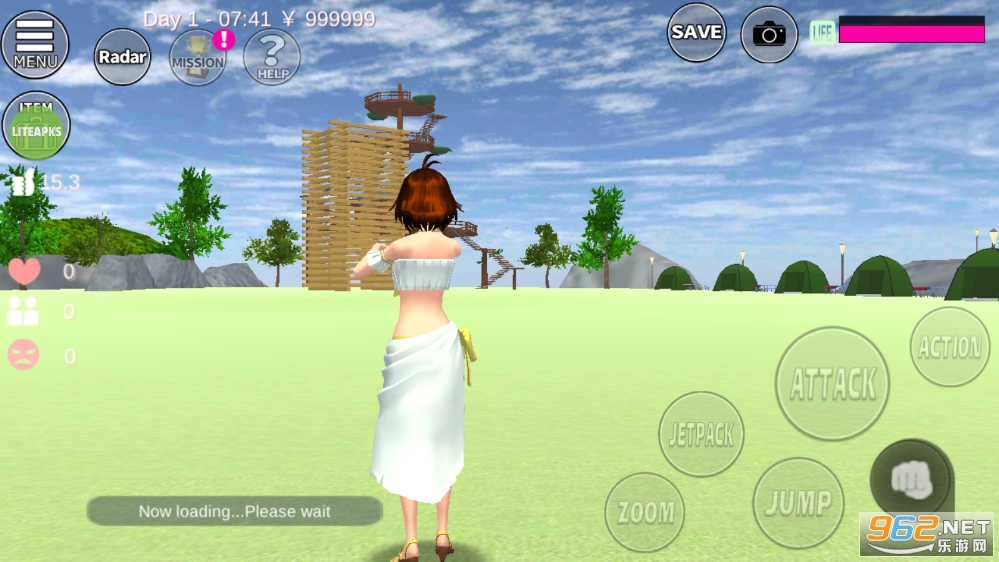Open the hamburger MENU button
Viewport: 999px width, 562px height.
click(35, 44)
